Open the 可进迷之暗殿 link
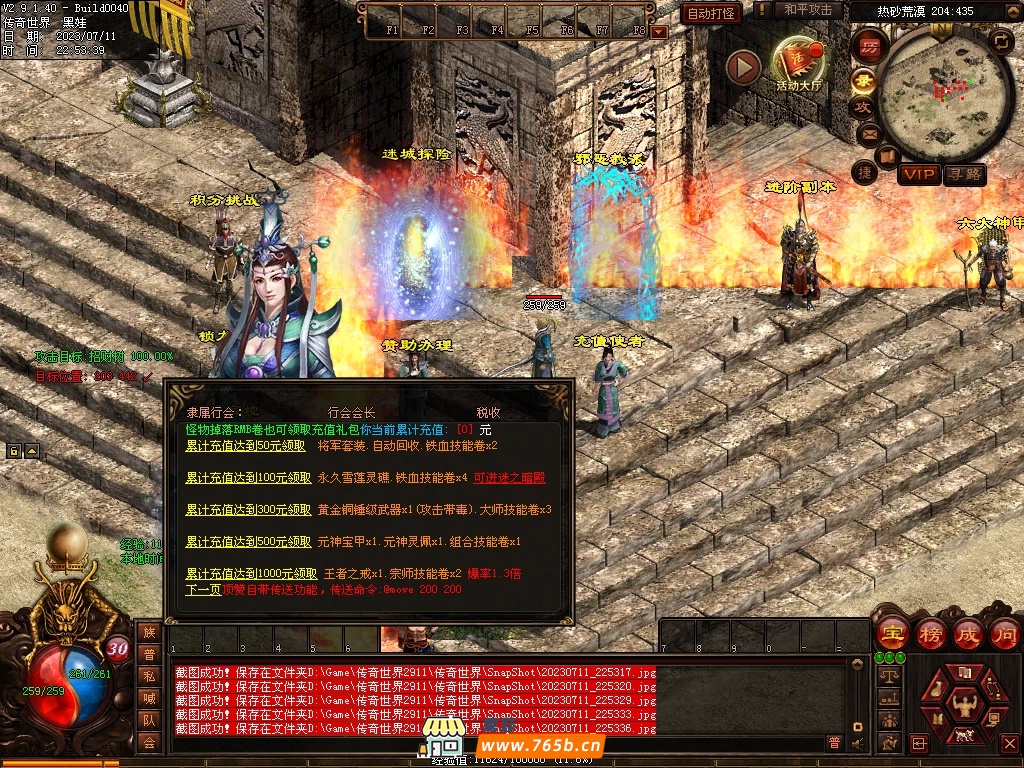Screen dimensions: 1024x768 [510, 478]
